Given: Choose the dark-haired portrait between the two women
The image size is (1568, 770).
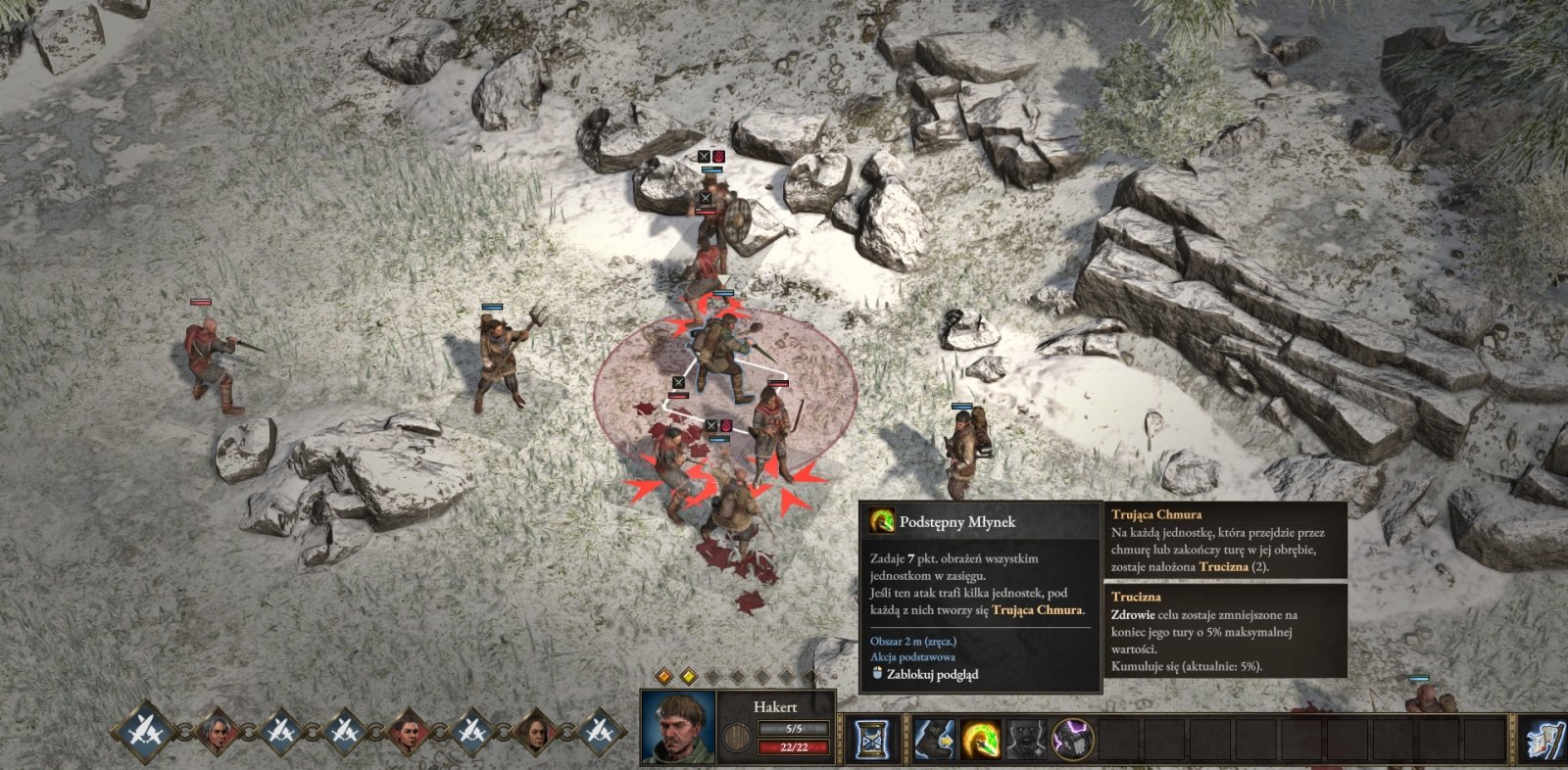Looking at the screenshot, I should [x=407, y=731].
